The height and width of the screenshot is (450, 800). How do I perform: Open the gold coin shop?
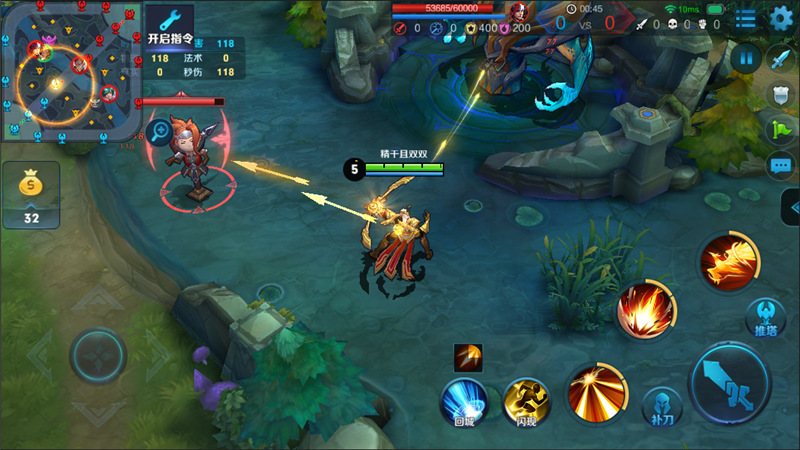pyautogui.click(x=31, y=193)
